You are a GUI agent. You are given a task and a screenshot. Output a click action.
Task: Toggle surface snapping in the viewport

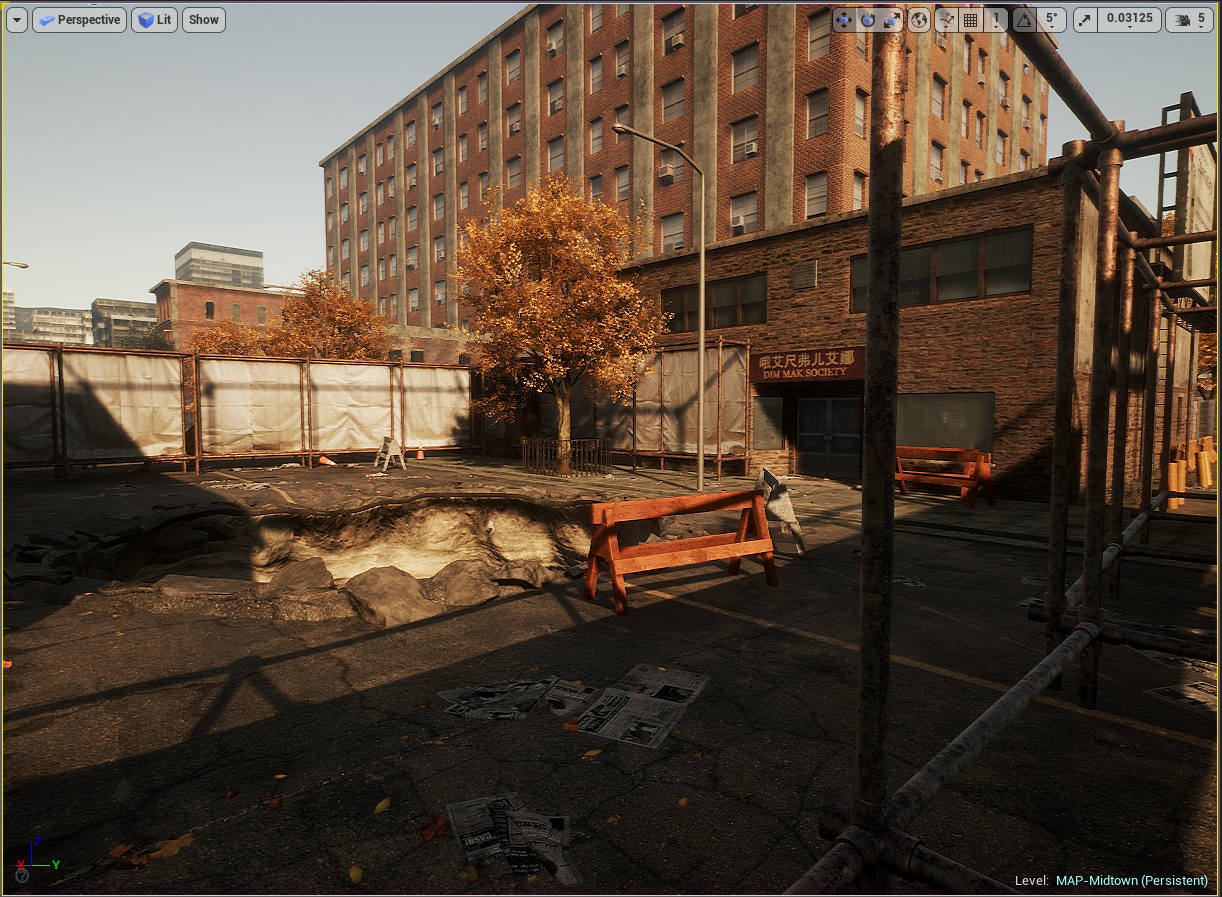946,20
